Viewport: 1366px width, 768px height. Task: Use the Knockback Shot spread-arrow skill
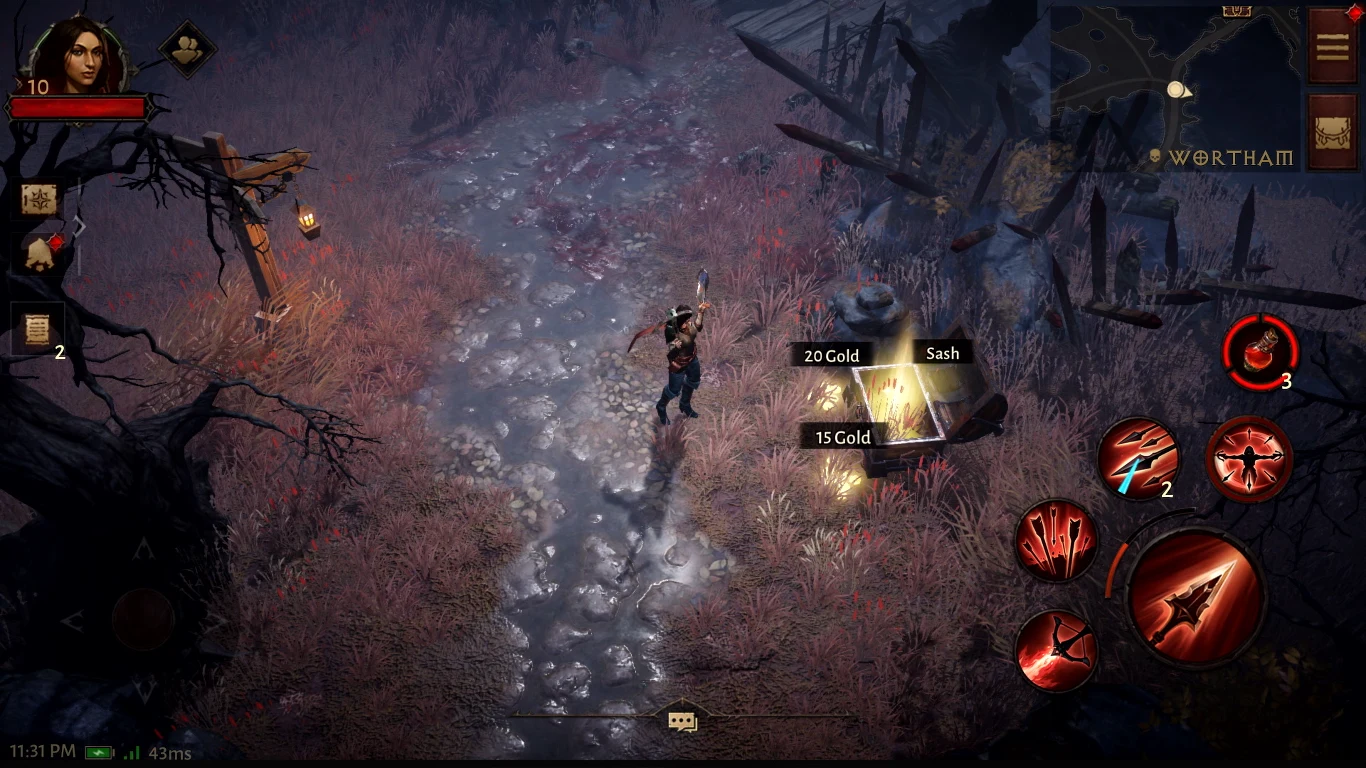pos(1248,459)
